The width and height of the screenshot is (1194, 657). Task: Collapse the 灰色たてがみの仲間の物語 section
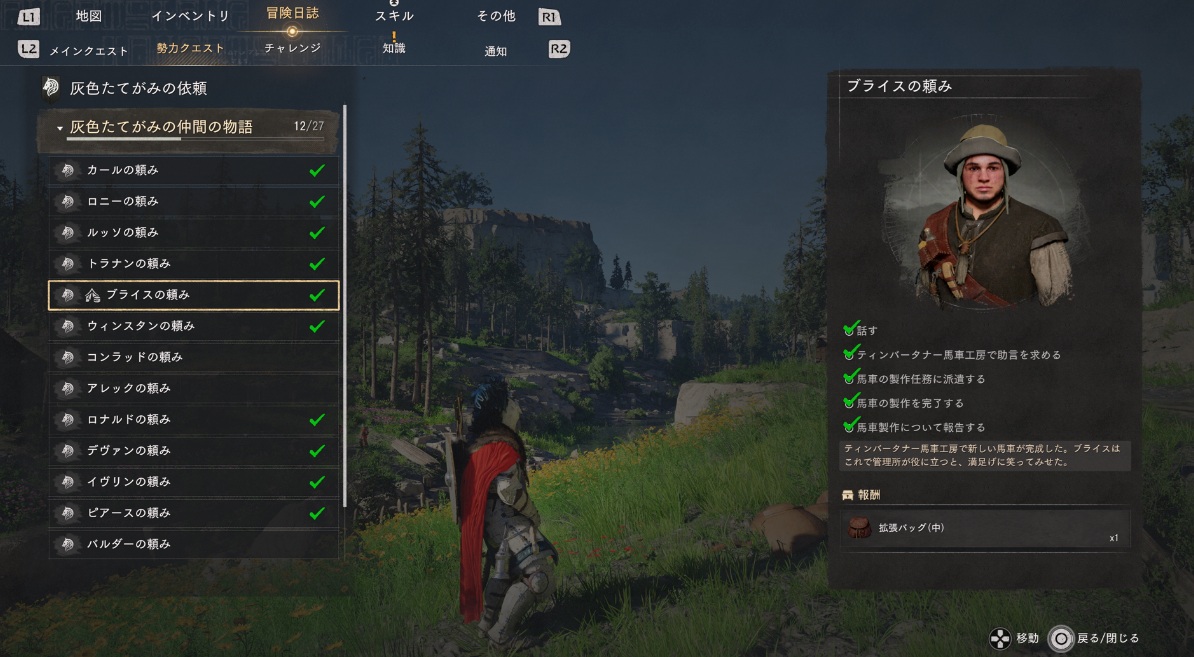click(x=60, y=128)
